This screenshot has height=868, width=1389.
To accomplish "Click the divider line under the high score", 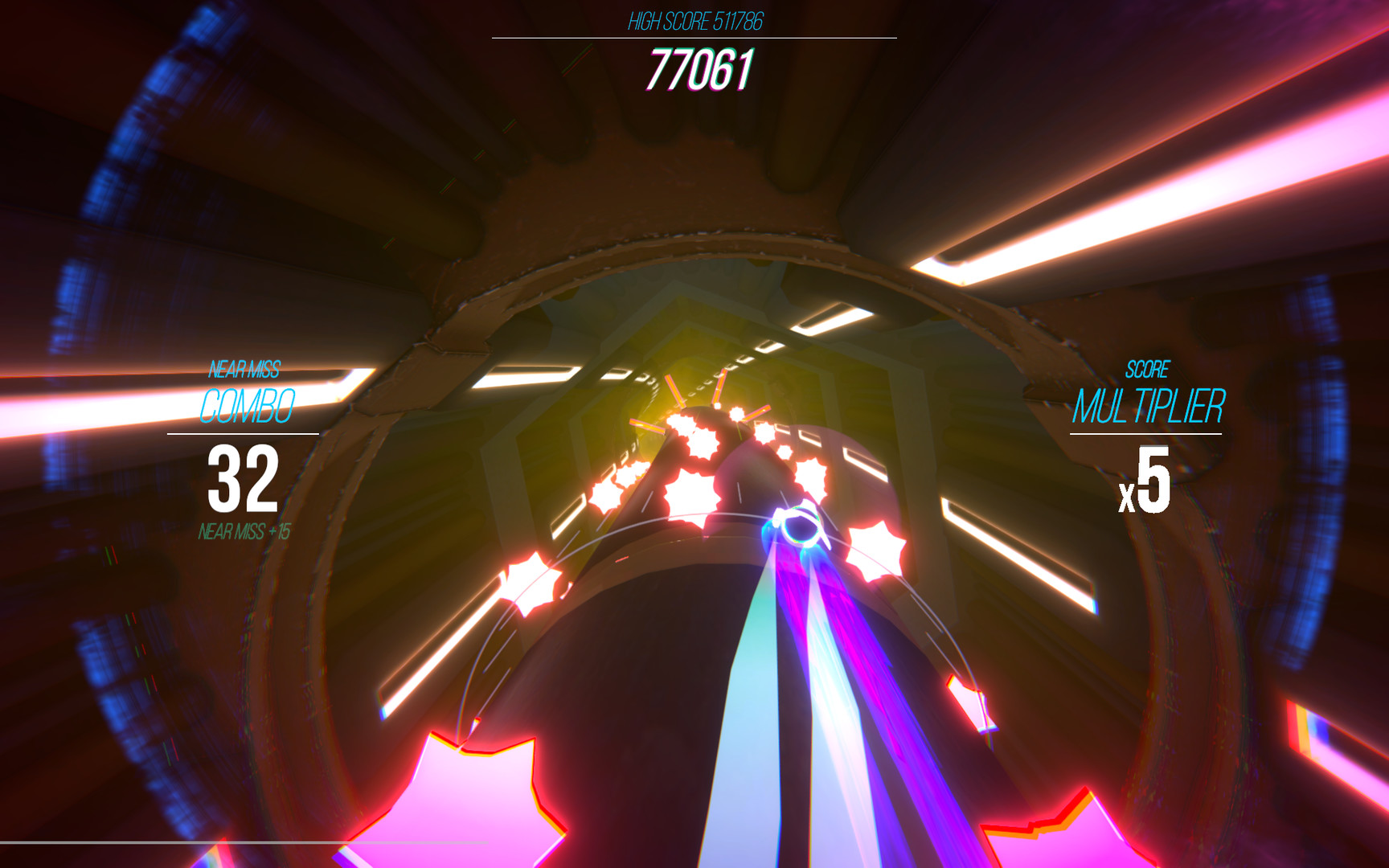I will pyautogui.click(x=696, y=36).
